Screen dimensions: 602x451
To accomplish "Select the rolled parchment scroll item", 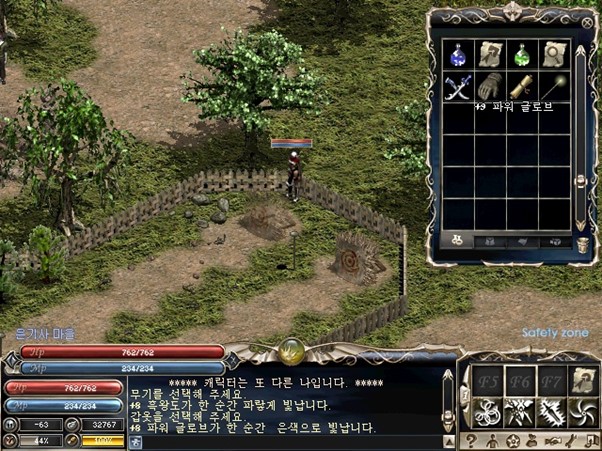I will [x=489, y=54].
